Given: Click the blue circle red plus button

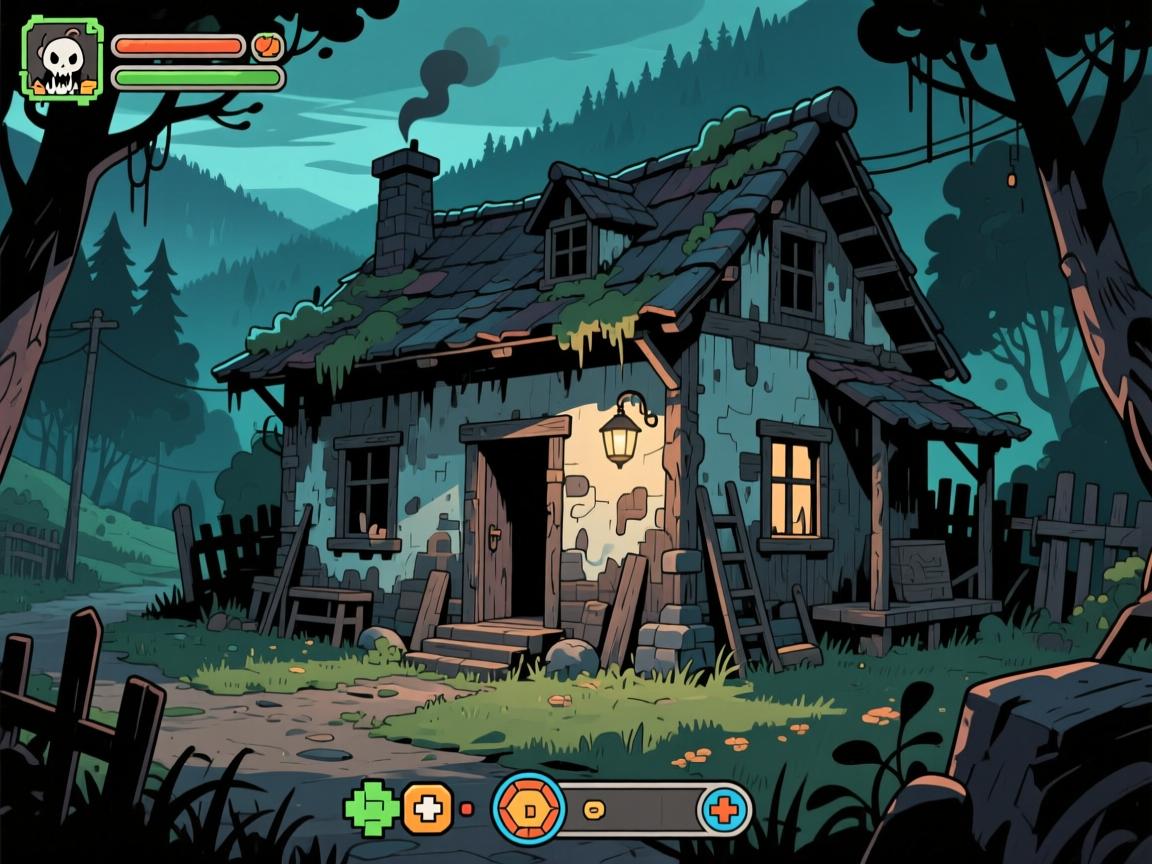Looking at the screenshot, I should point(725,808).
